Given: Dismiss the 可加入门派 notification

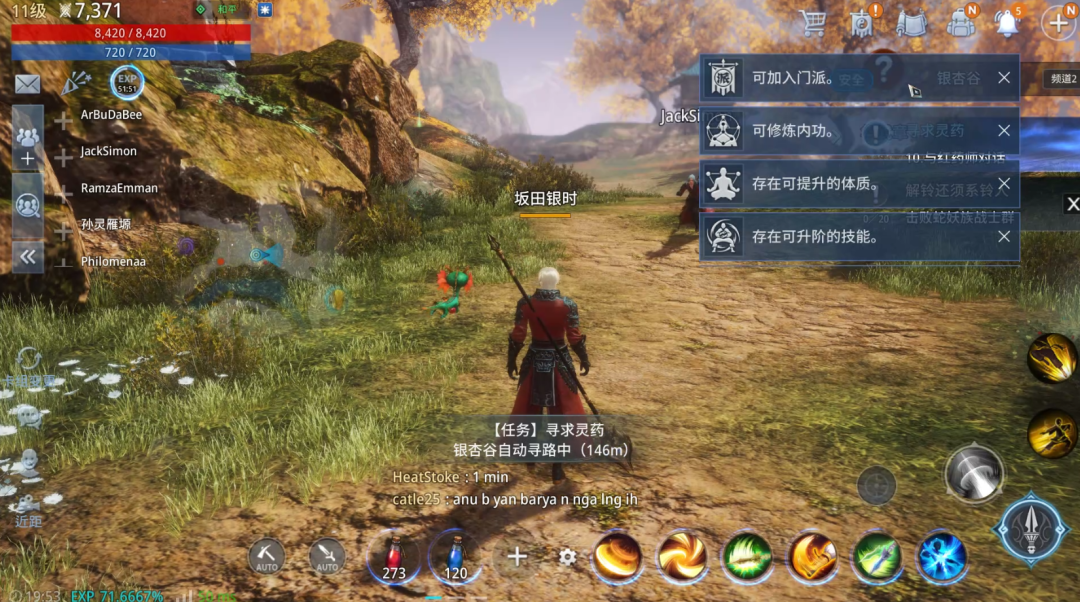Looking at the screenshot, I should point(1003,78).
